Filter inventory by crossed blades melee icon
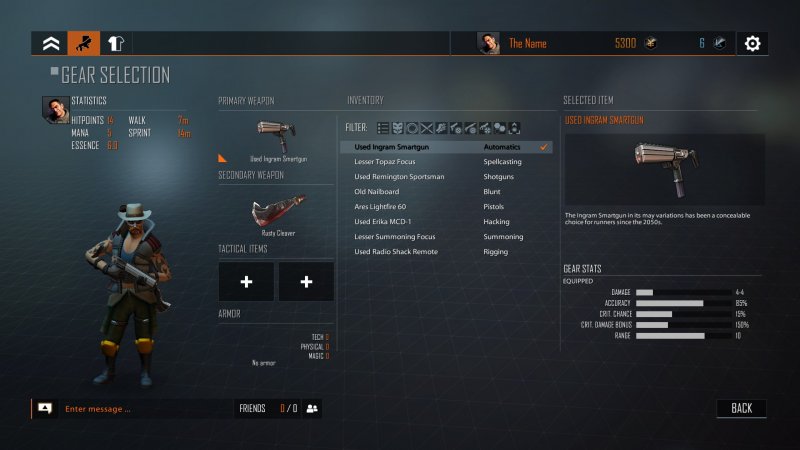Viewport: 800px width, 450px height. tap(426, 127)
